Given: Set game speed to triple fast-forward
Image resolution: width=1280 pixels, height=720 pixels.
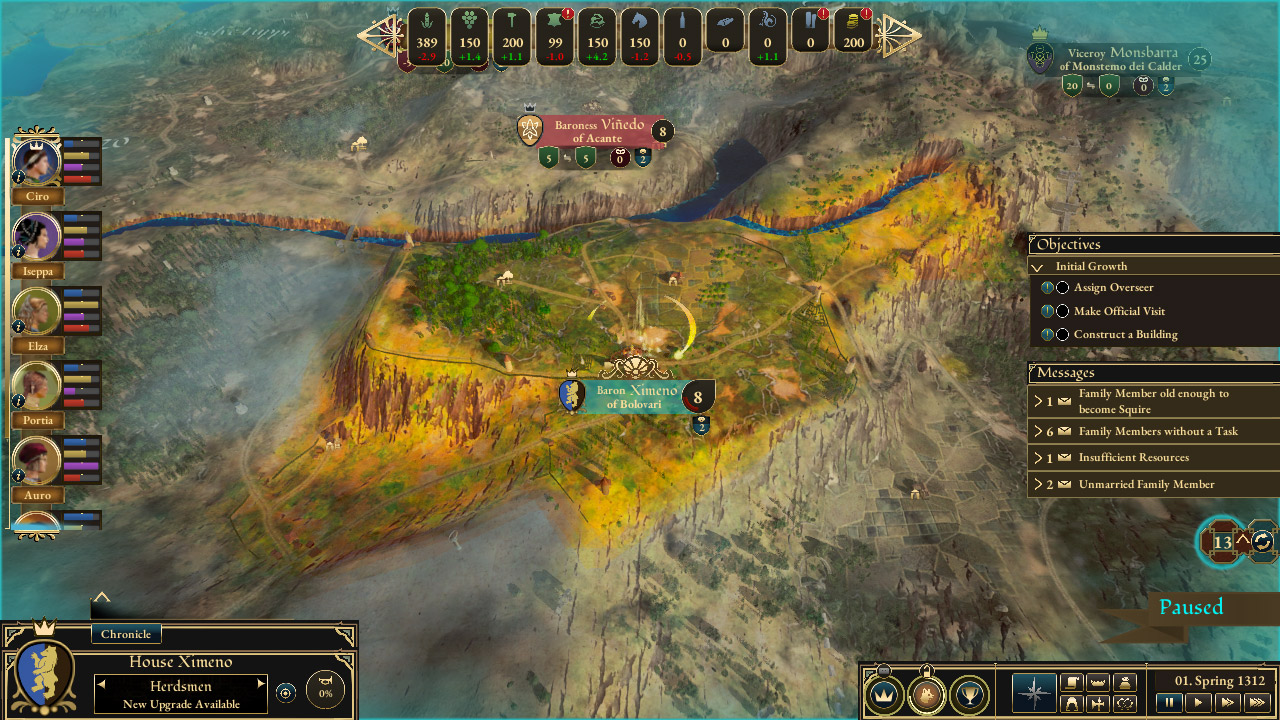Looking at the screenshot, I should pyautogui.click(x=1256, y=703).
